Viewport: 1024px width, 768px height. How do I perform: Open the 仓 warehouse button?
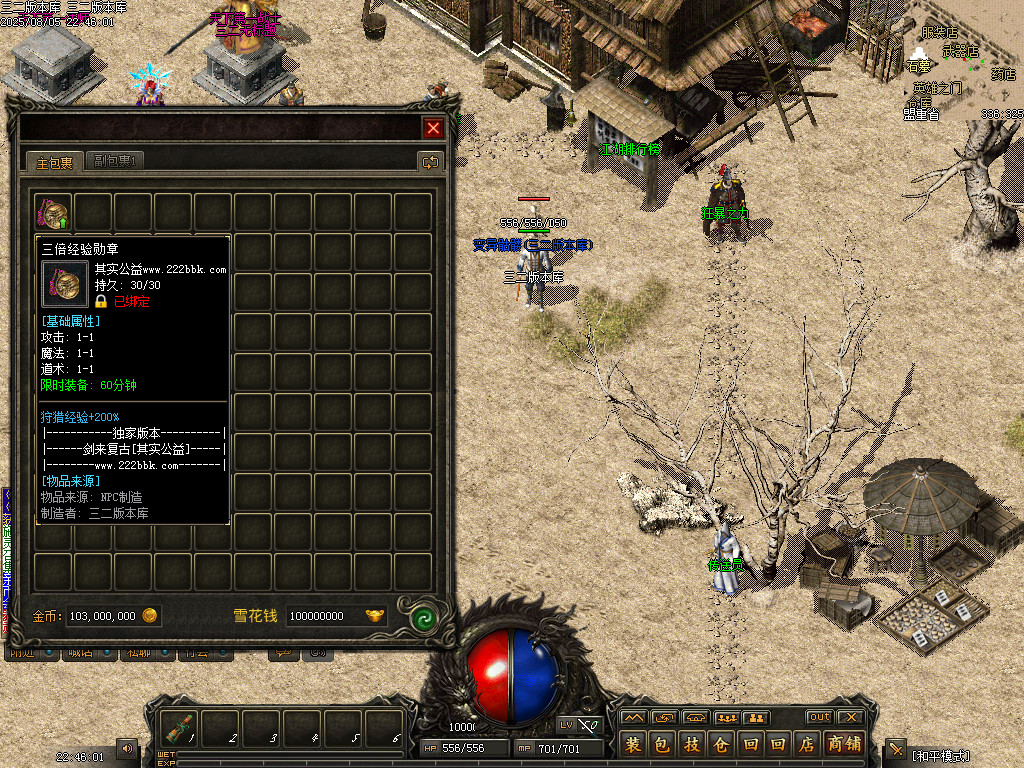click(x=721, y=745)
